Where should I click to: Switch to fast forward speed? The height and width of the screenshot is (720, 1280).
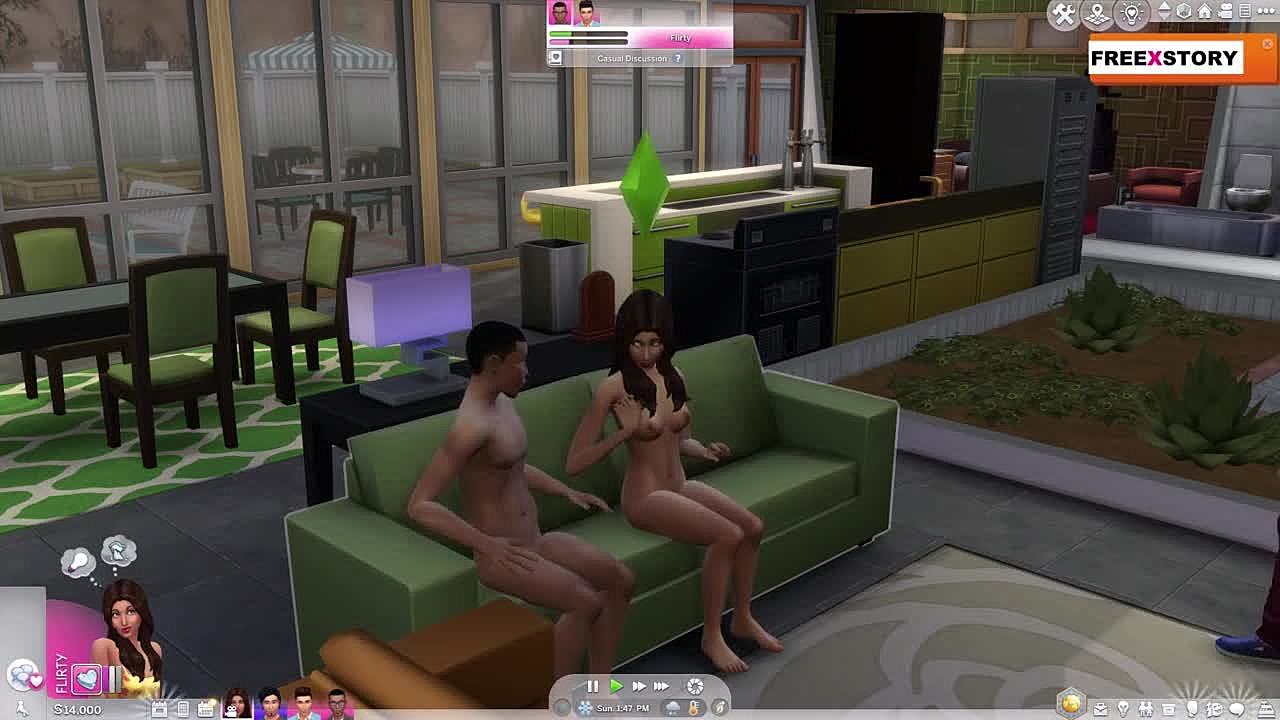[638, 686]
